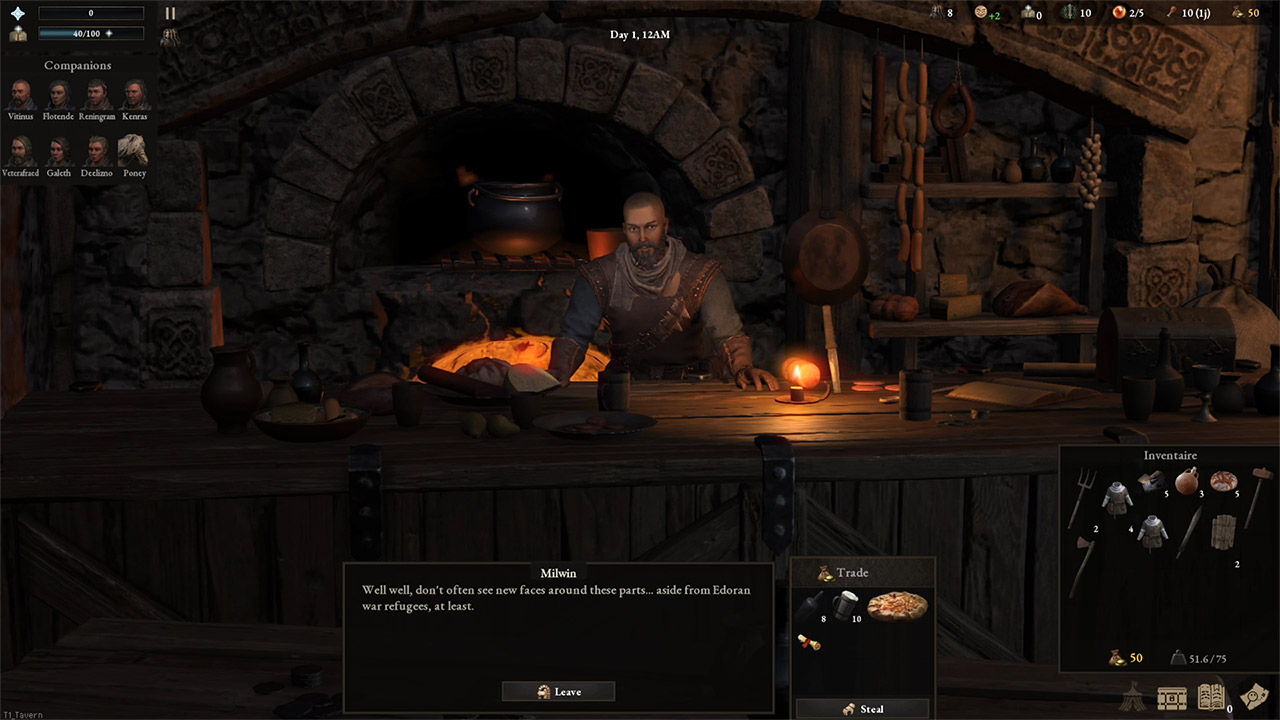Choose the axe in inventory
Screen dimensions: 1280x720
tap(1082, 563)
